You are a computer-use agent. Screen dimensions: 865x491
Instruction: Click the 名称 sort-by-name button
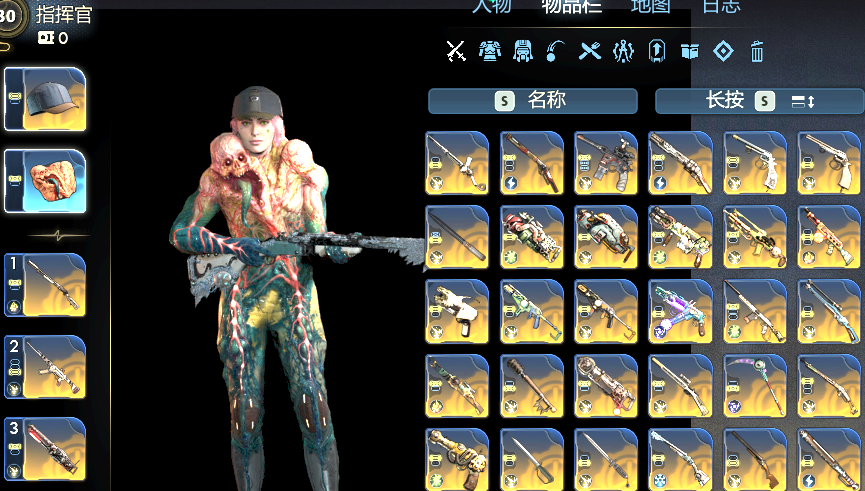click(x=532, y=100)
